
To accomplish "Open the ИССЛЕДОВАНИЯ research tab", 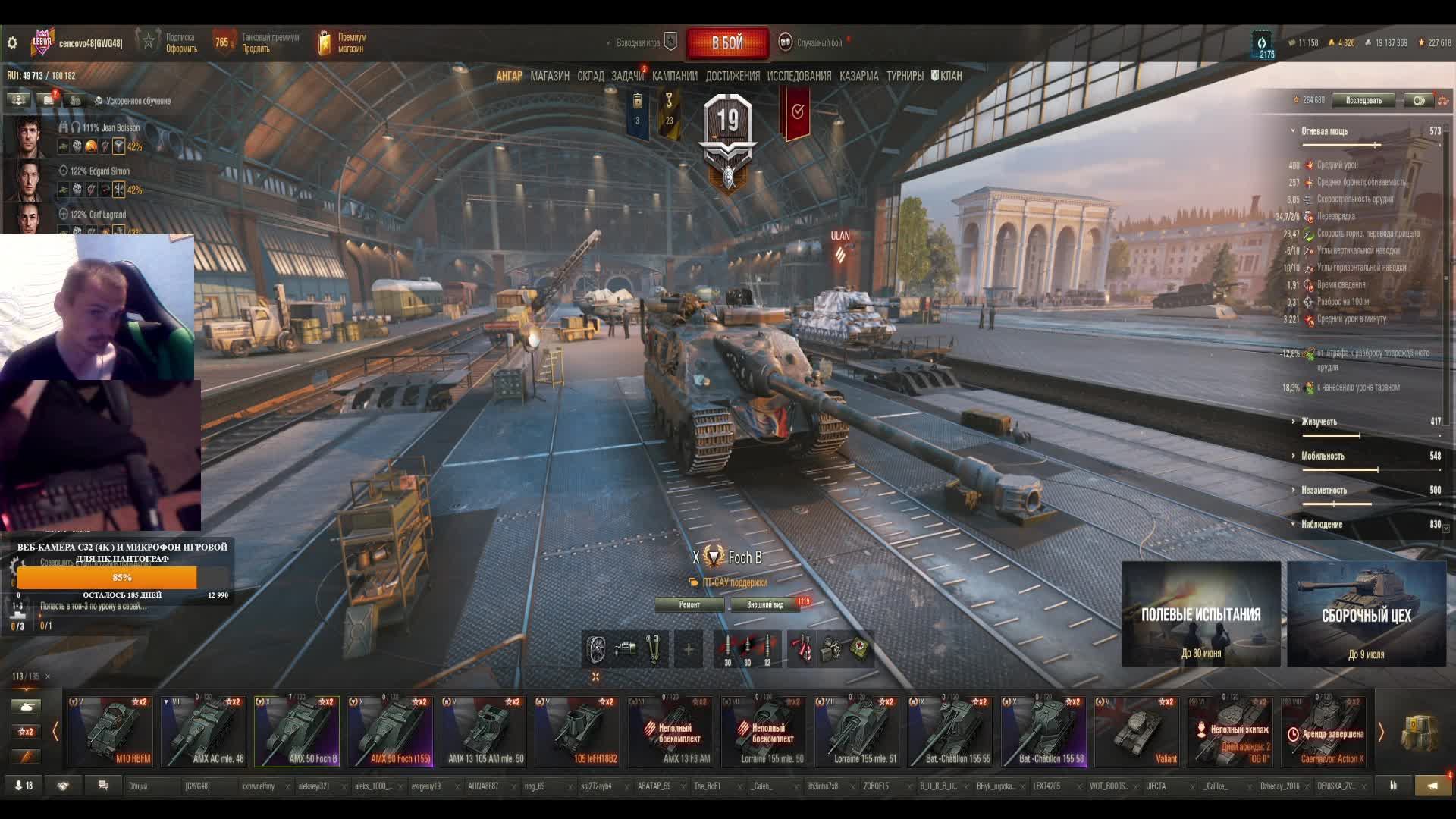I will click(x=799, y=76).
